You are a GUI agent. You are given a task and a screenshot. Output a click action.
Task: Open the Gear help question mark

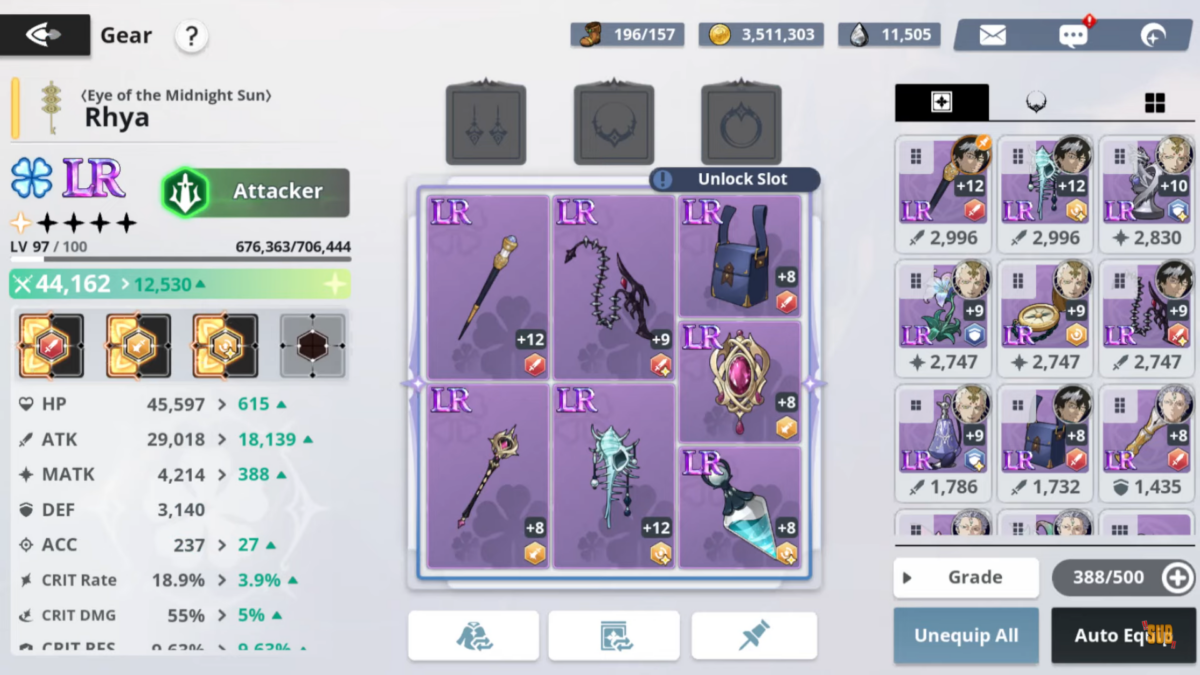[x=191, y=37]
